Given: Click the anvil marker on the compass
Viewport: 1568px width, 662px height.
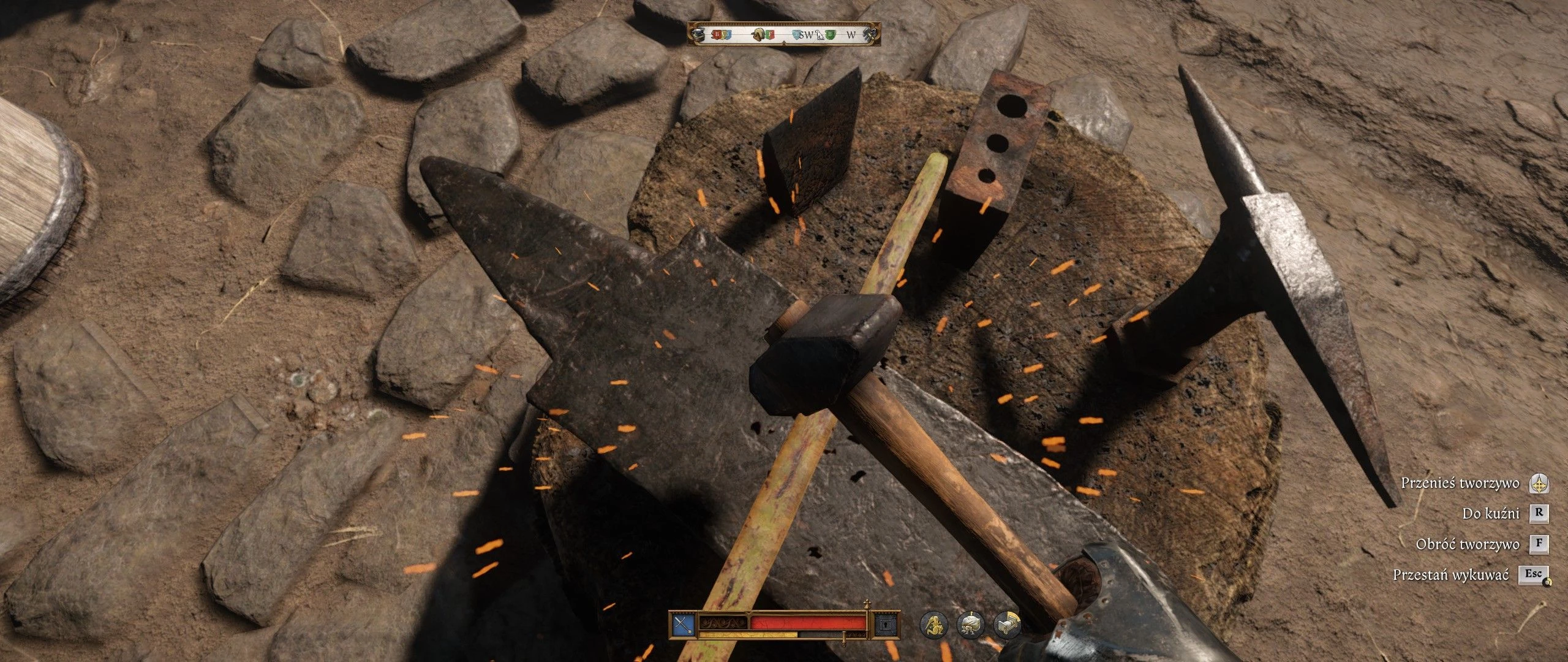Looking at the screenshot, I should pyautogui.click(x=698, y=35).
